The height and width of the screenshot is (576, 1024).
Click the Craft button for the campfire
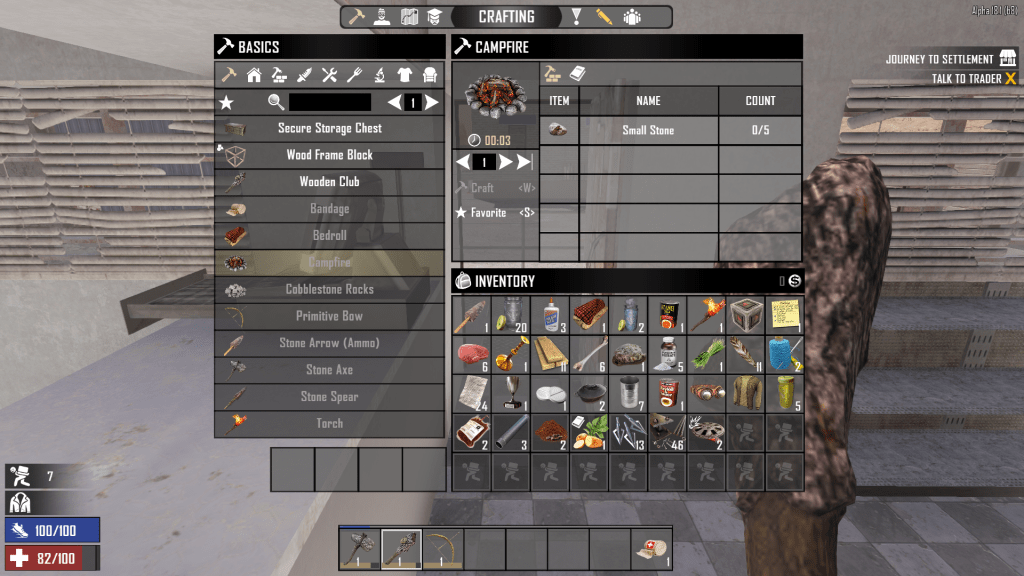pos(482,188)
